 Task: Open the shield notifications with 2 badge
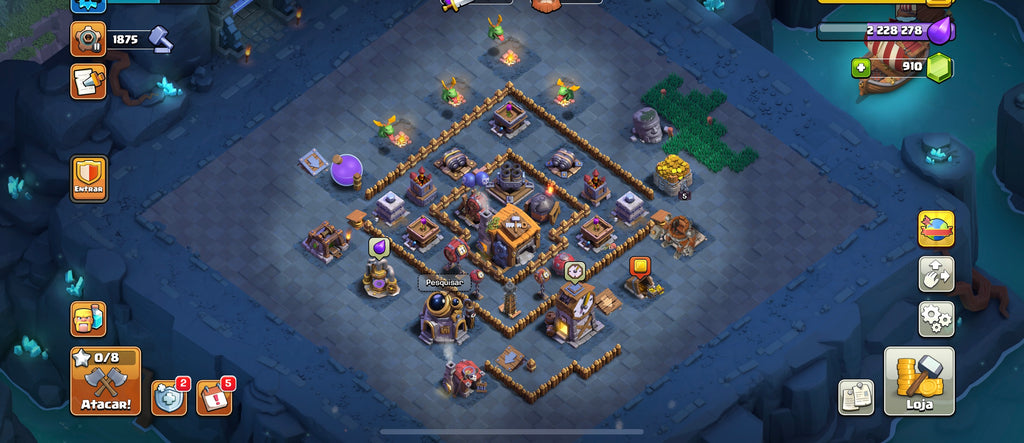tap(168, 398)
